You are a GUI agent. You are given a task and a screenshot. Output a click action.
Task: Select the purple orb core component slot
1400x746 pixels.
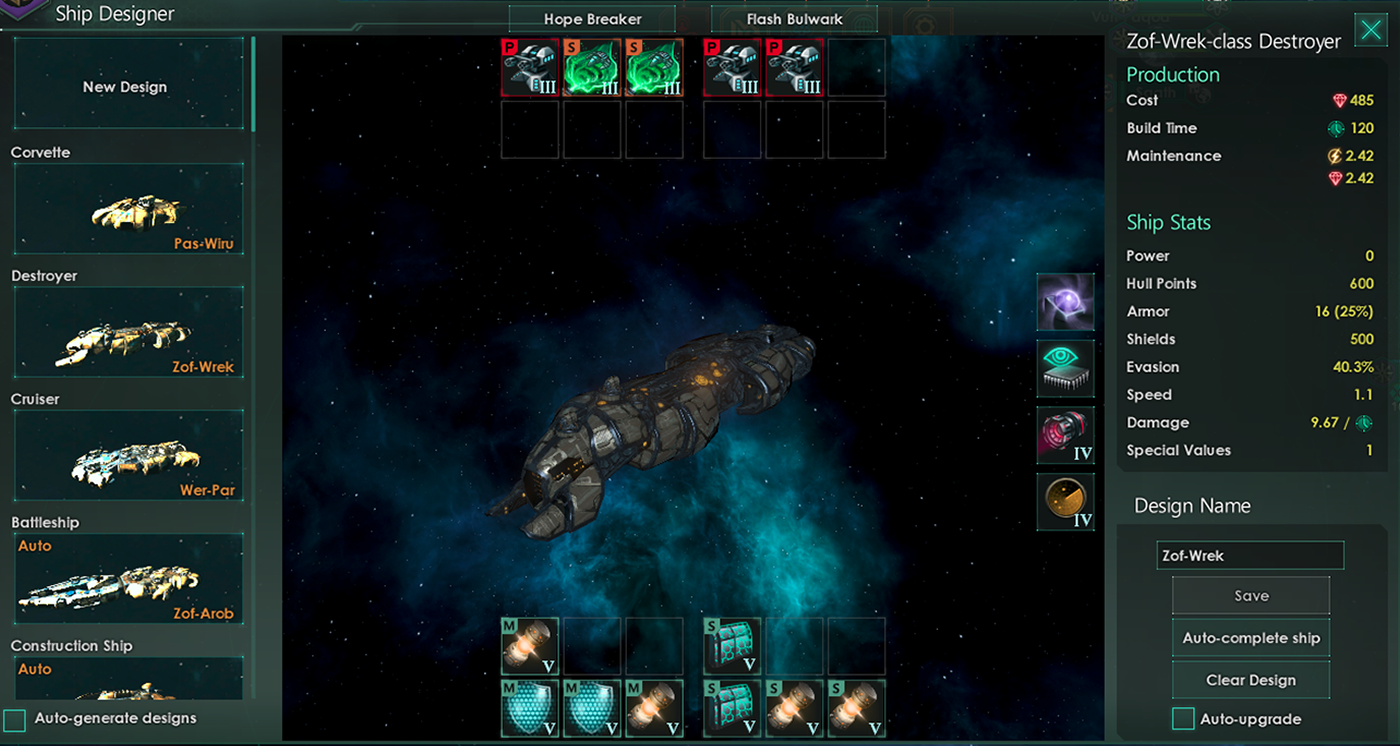(1065, 302)
